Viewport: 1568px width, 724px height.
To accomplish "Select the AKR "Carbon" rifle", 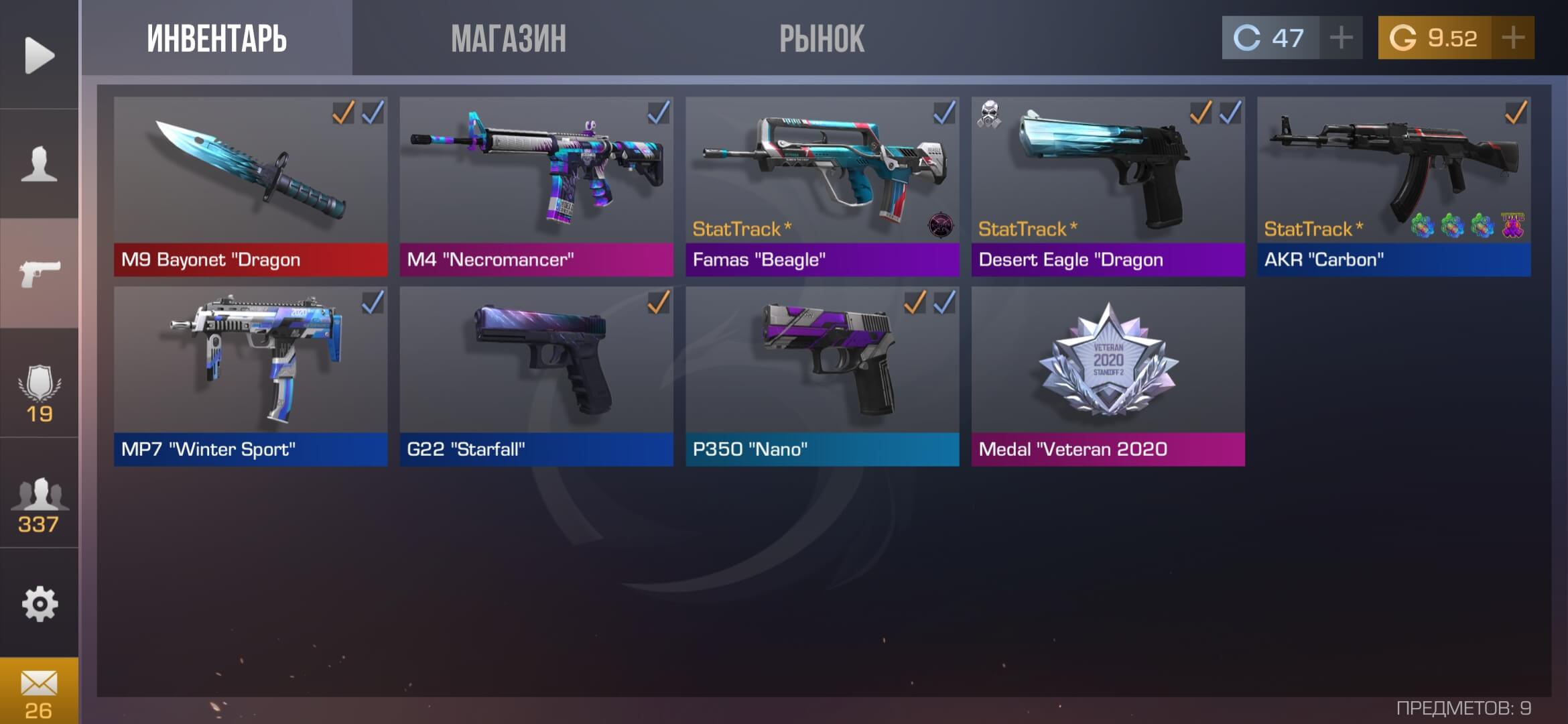I will tap(1394, 186).
